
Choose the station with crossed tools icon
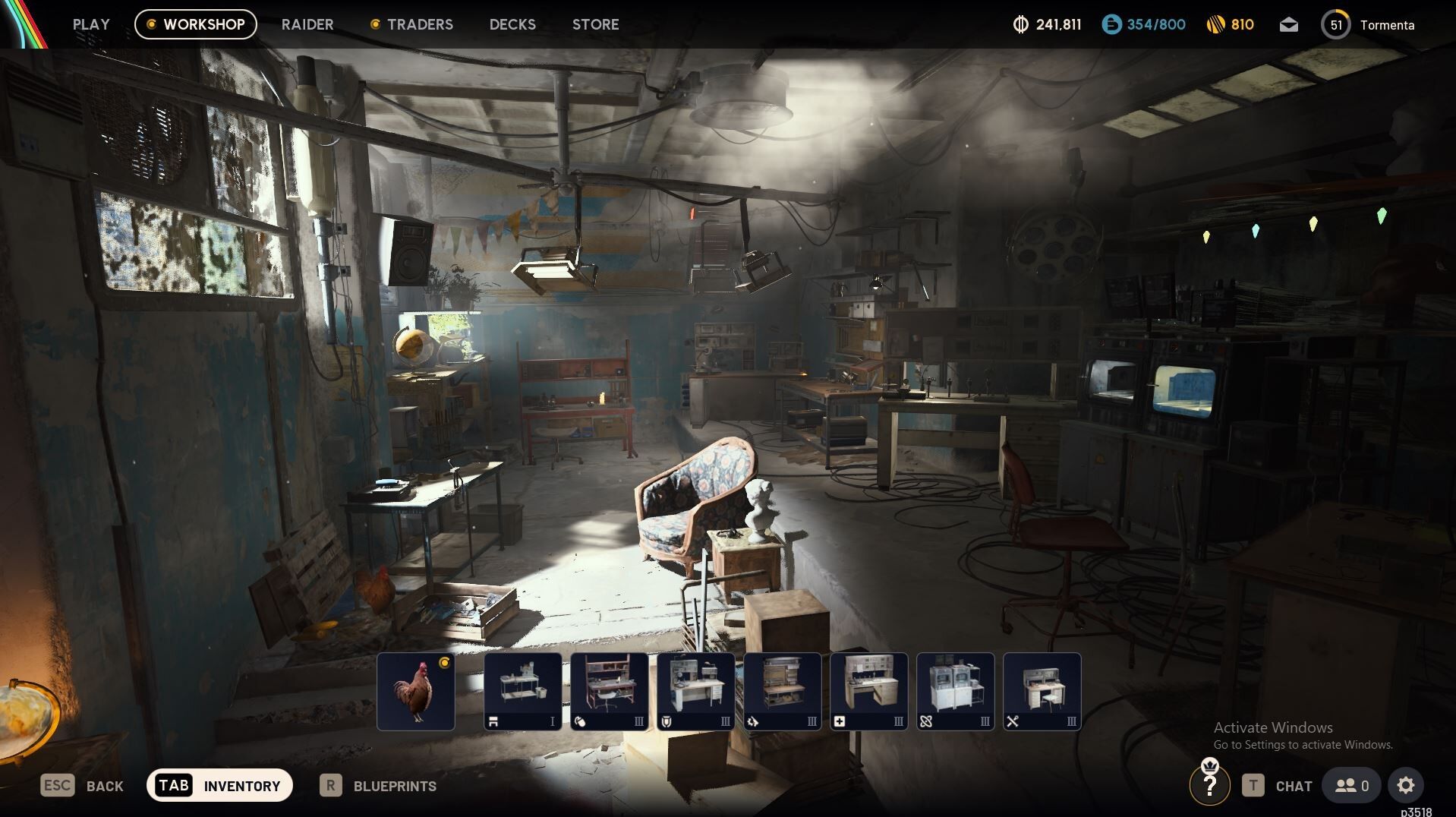[1042, 692]
